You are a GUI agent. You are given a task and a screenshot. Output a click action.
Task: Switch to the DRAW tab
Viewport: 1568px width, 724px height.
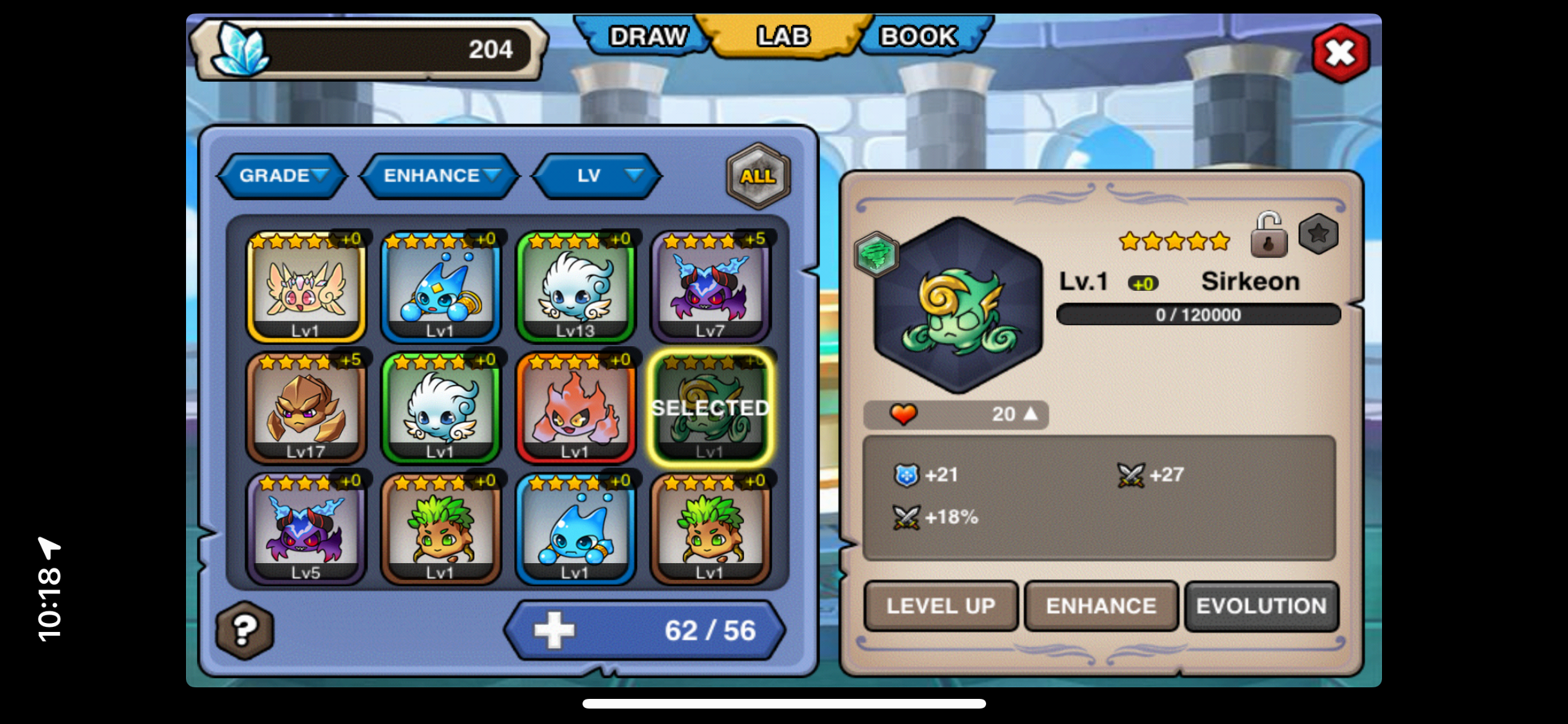[x=647, y=37]
